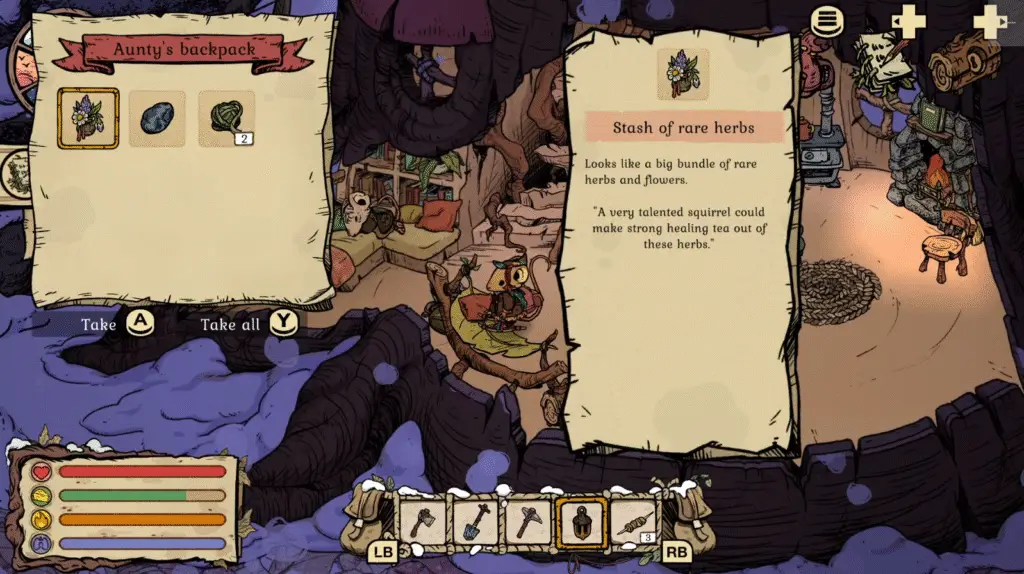1024x574 pixels.
Task: Switch to the pickaxe hotbar slot
Action: coord(527,522)
